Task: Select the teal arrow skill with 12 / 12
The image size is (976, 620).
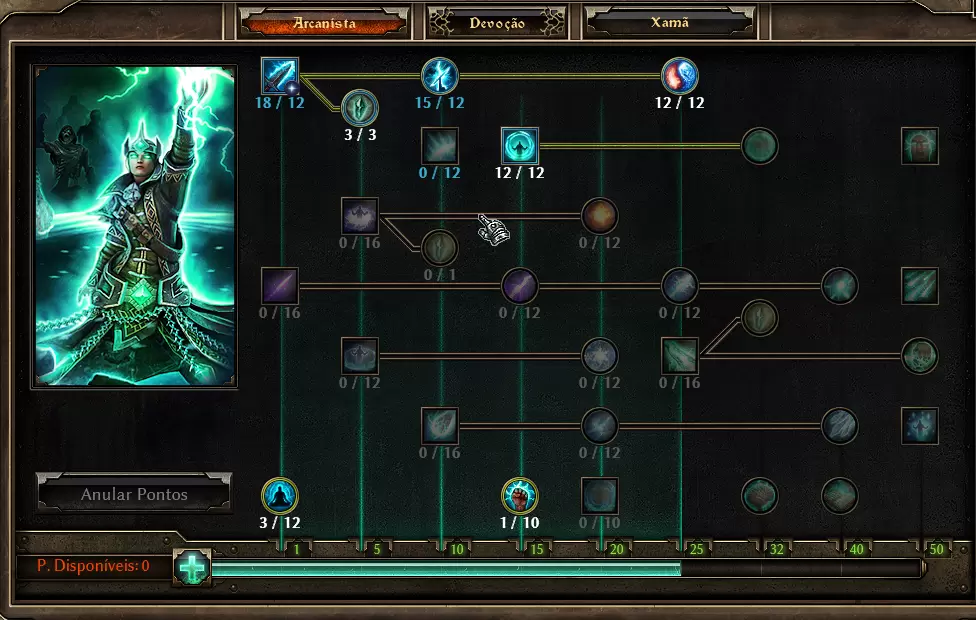Action: coord(520,146)
